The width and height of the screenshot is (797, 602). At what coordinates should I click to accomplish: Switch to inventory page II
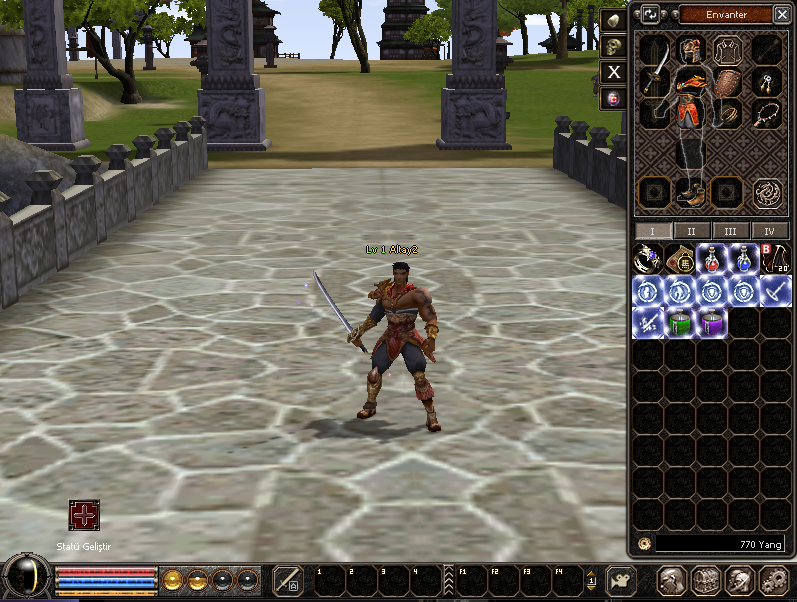pyautogui.click(x=692, y=231)
